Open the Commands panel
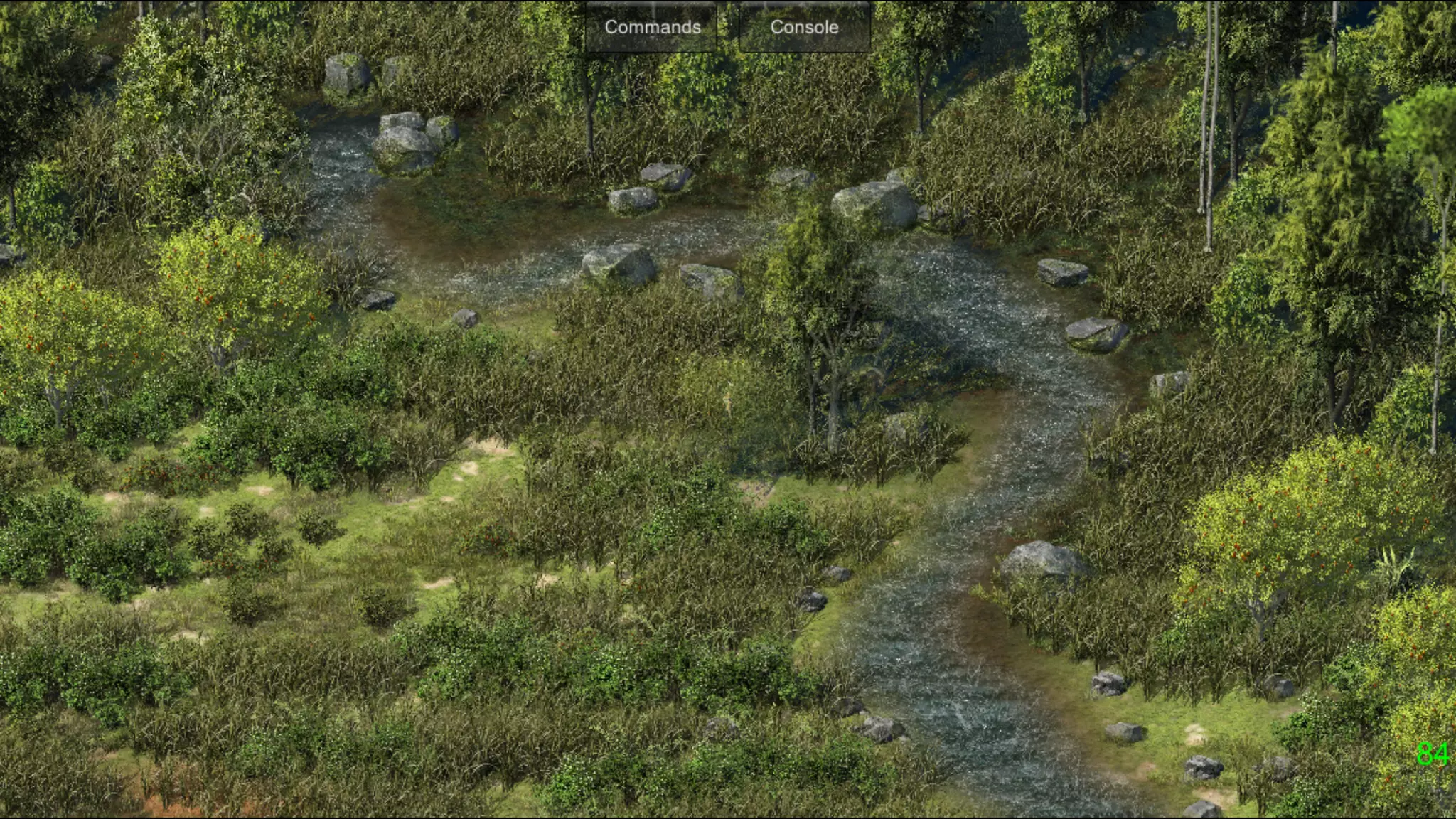Viewport: 1456px width, 819px height. click(652, 27)
